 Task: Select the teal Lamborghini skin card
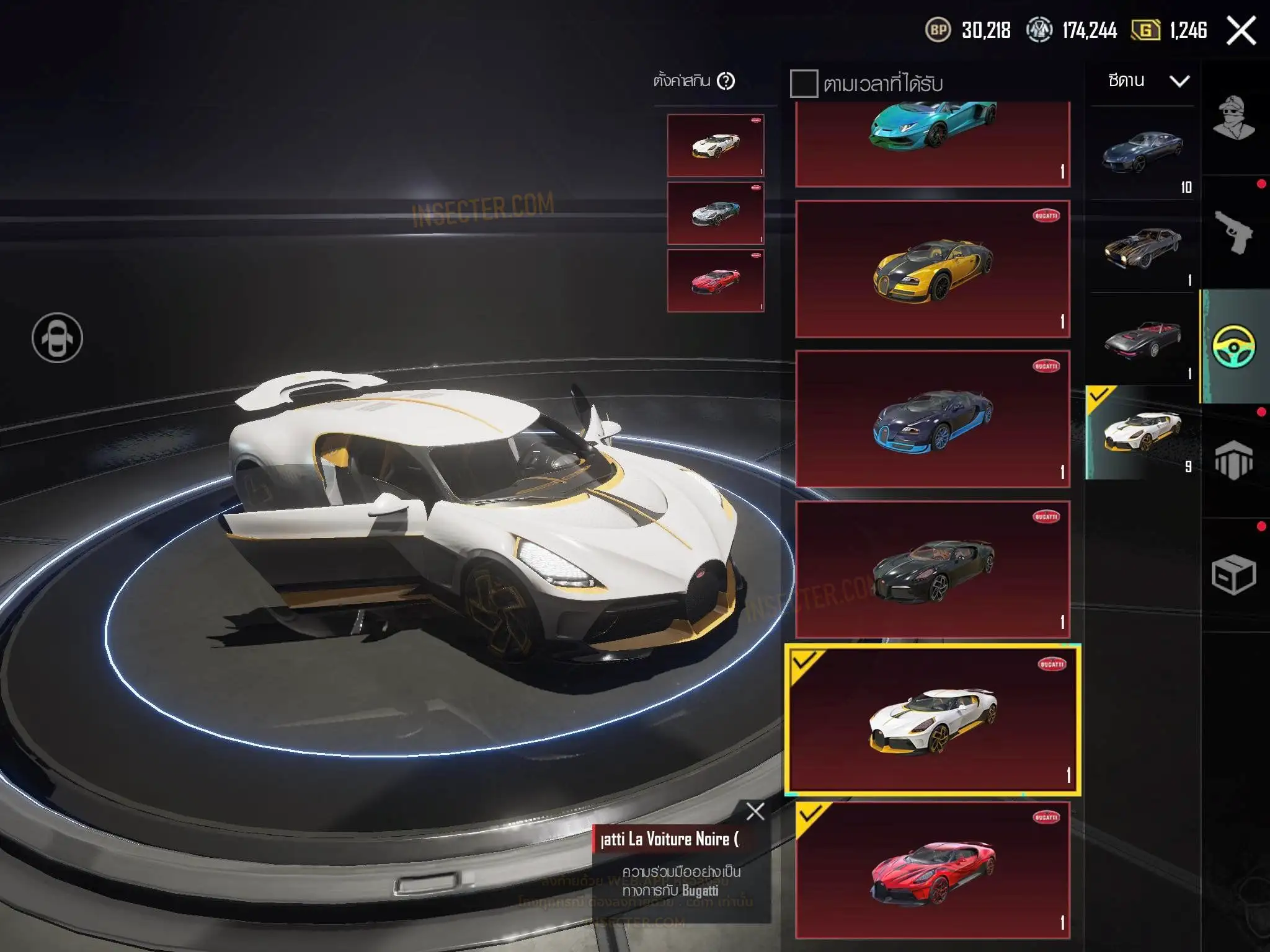[x=933, y=143]
